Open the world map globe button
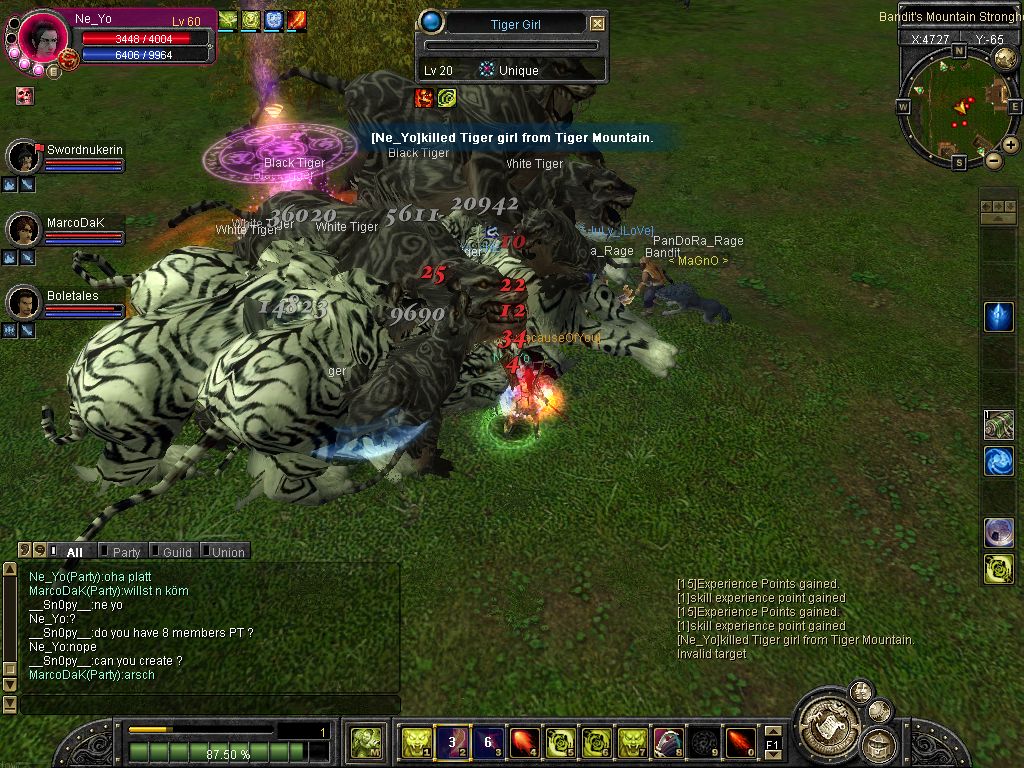The width and height of the screenshot is (1024, 768). [x=1005, y=59]
